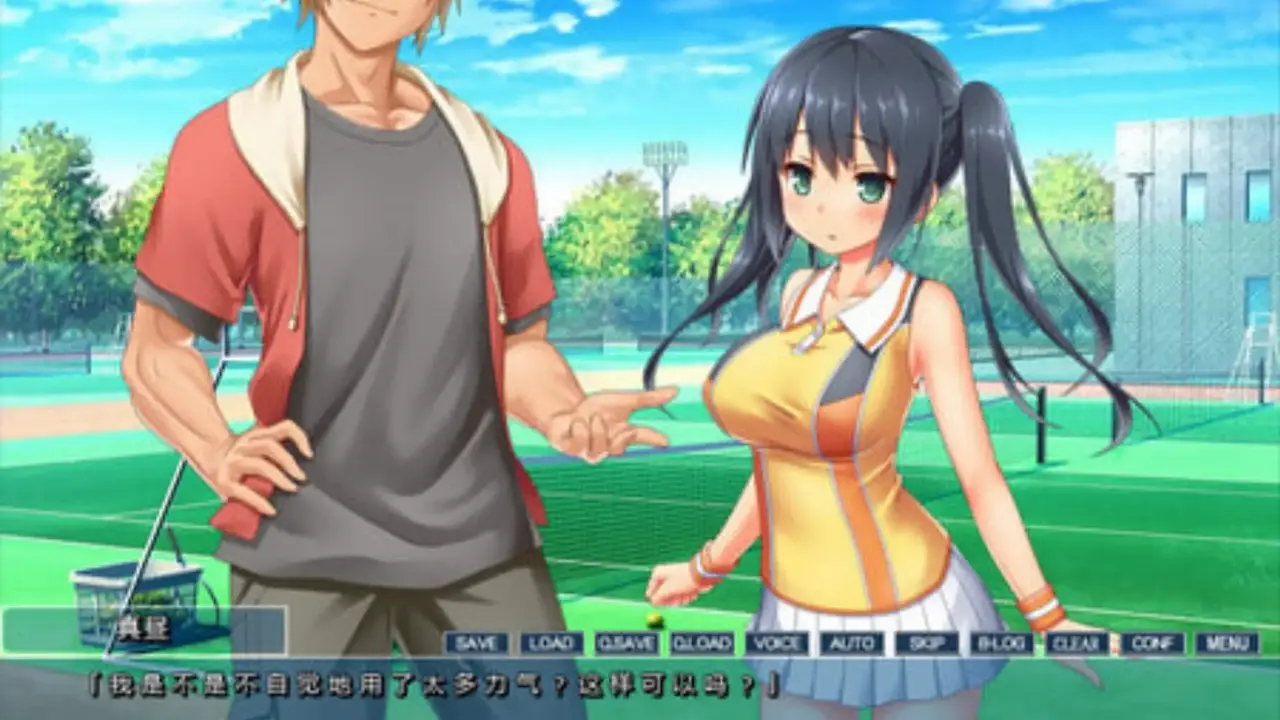Hide the text window with CLEAR
This screenshot has height=720, width=1280.
click(x=1077, y=643)
